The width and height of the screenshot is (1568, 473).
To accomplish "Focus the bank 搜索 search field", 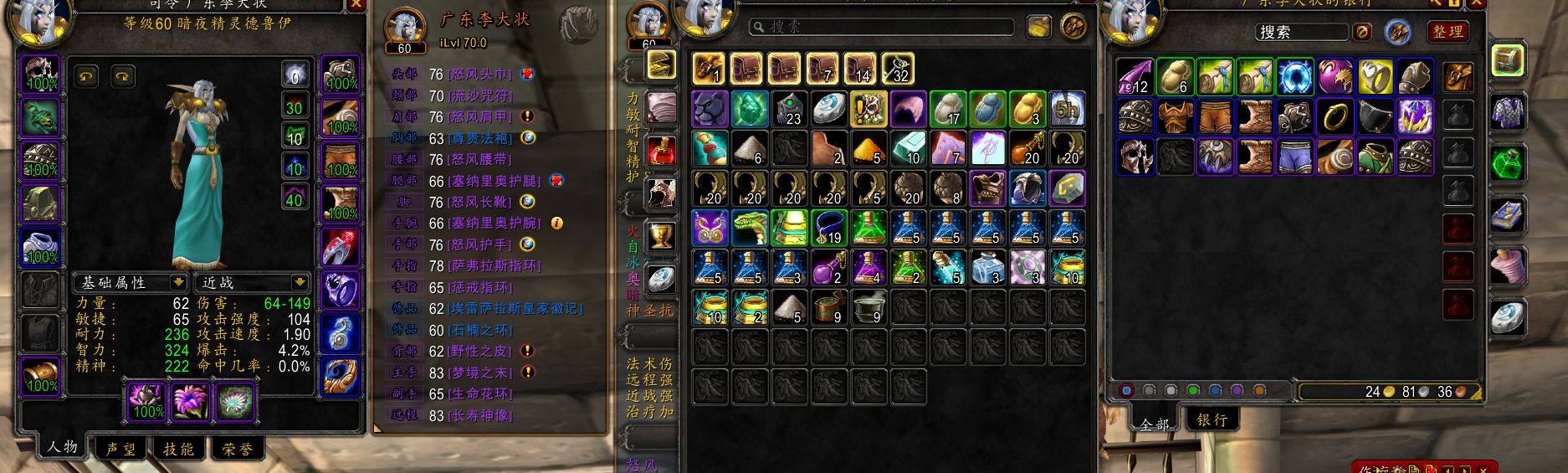I will [x=1300, y=32].
